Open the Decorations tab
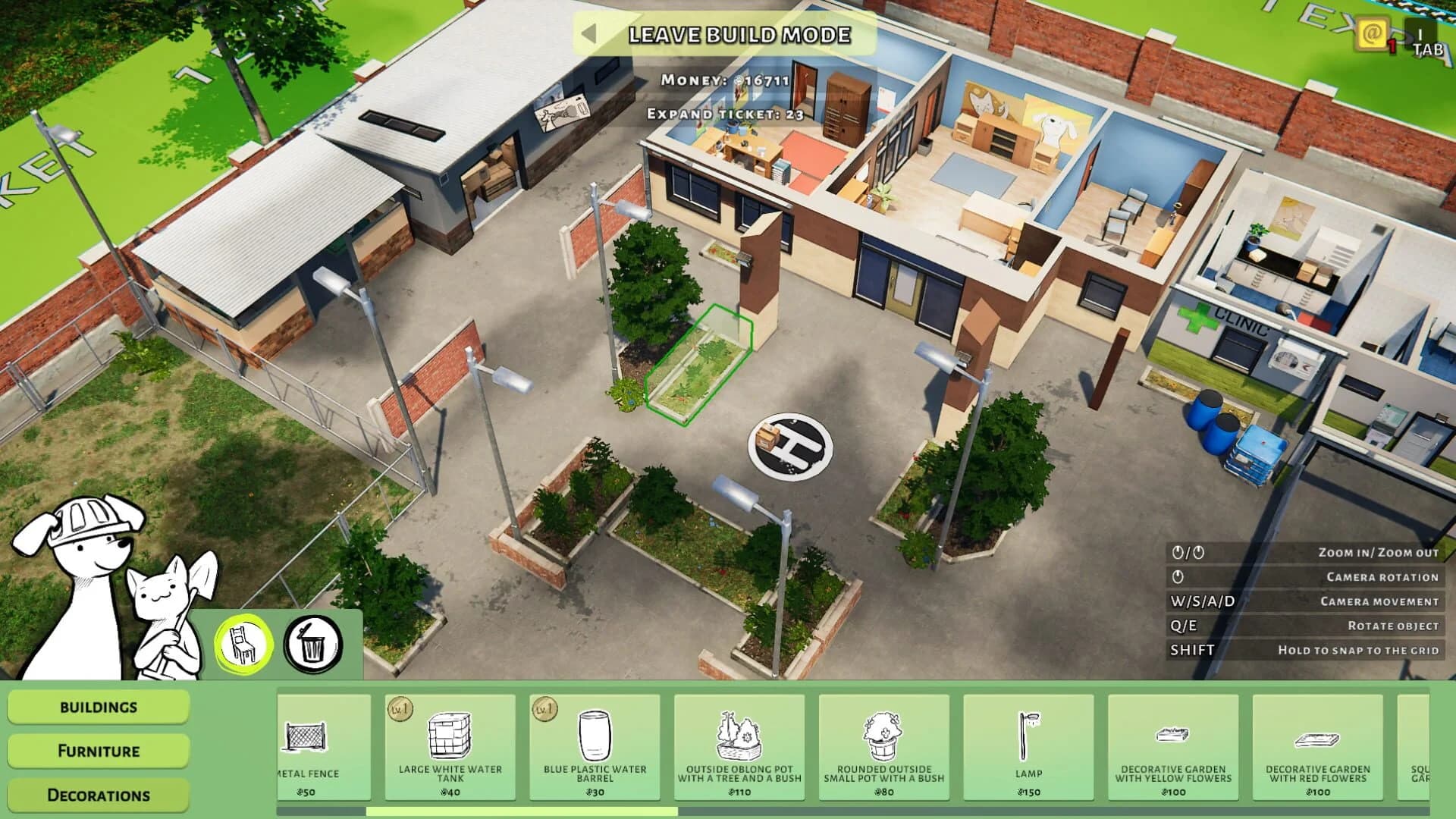 (x=97, y=795)
